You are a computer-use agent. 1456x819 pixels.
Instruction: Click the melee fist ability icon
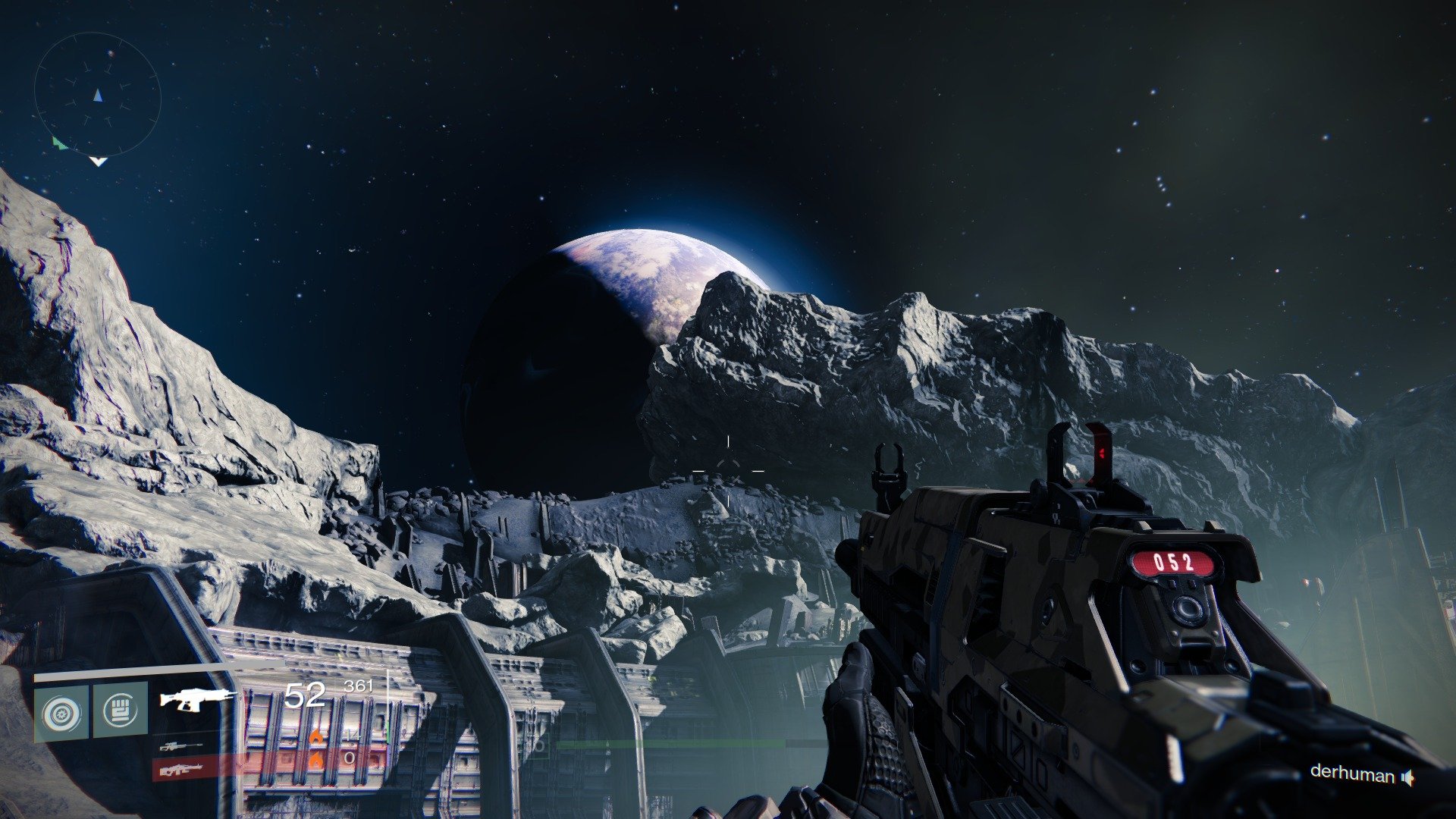click(121, 710)
